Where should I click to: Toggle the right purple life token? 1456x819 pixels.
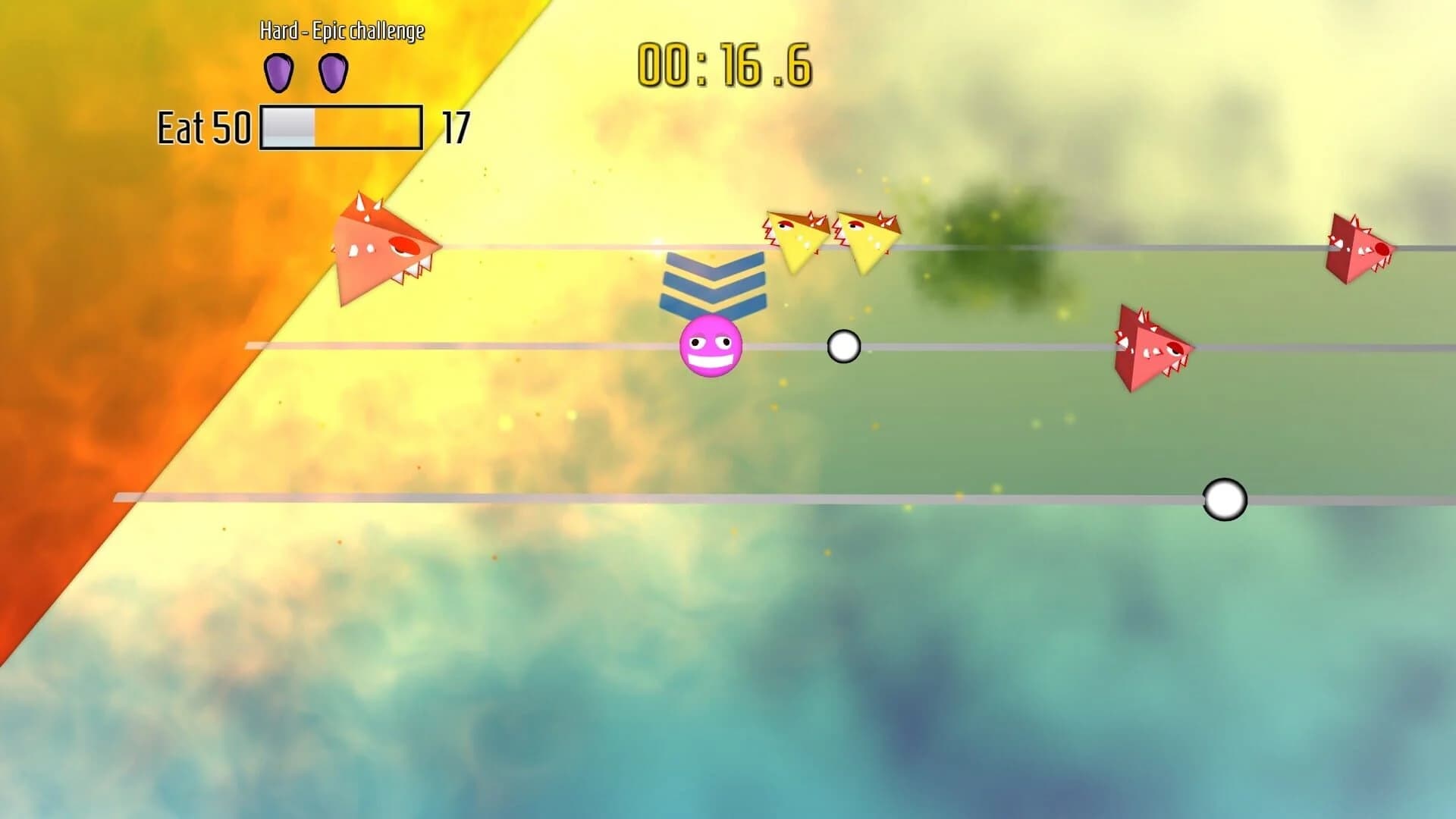[331, 72]
